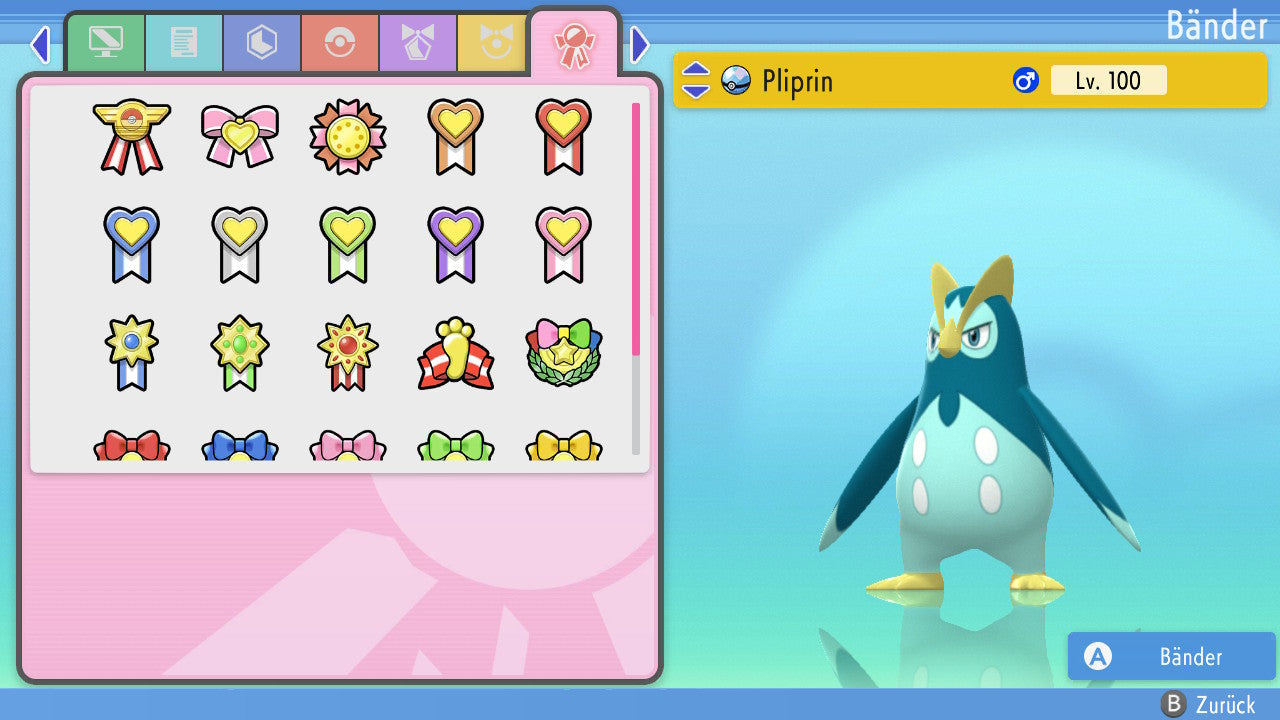Choose the yellow condition tab

pos(492,43)
